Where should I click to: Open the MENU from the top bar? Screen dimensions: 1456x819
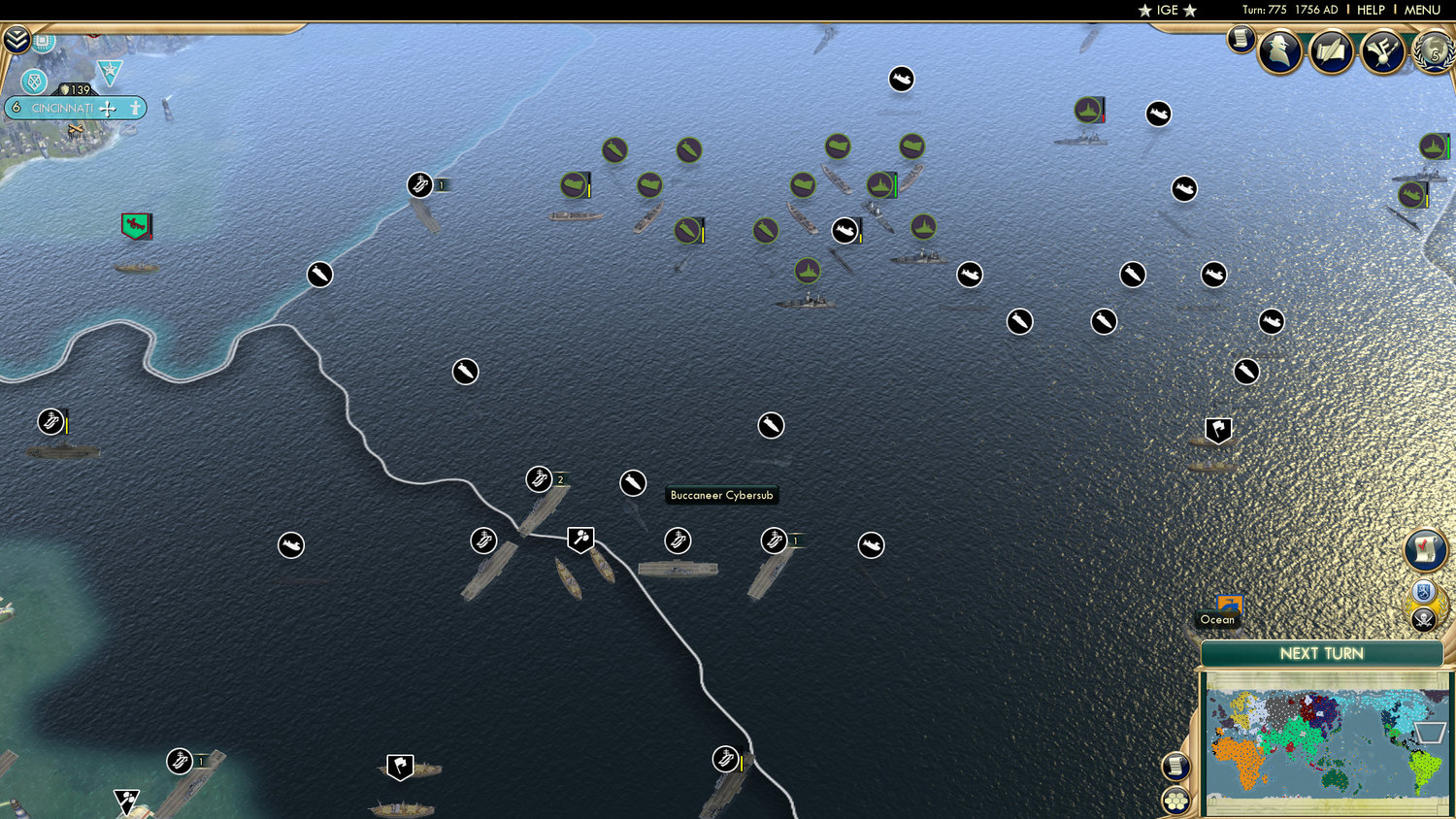pos(1421,10)
